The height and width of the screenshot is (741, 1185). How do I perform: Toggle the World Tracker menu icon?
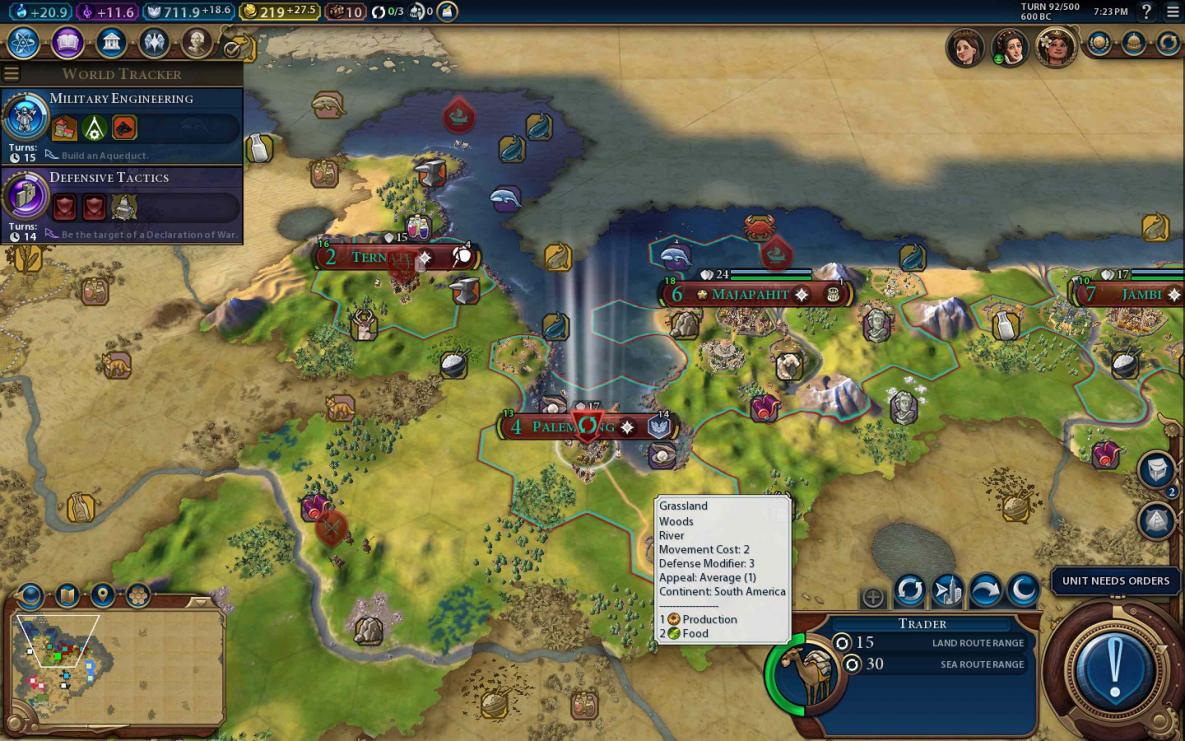tap(11, 74)
